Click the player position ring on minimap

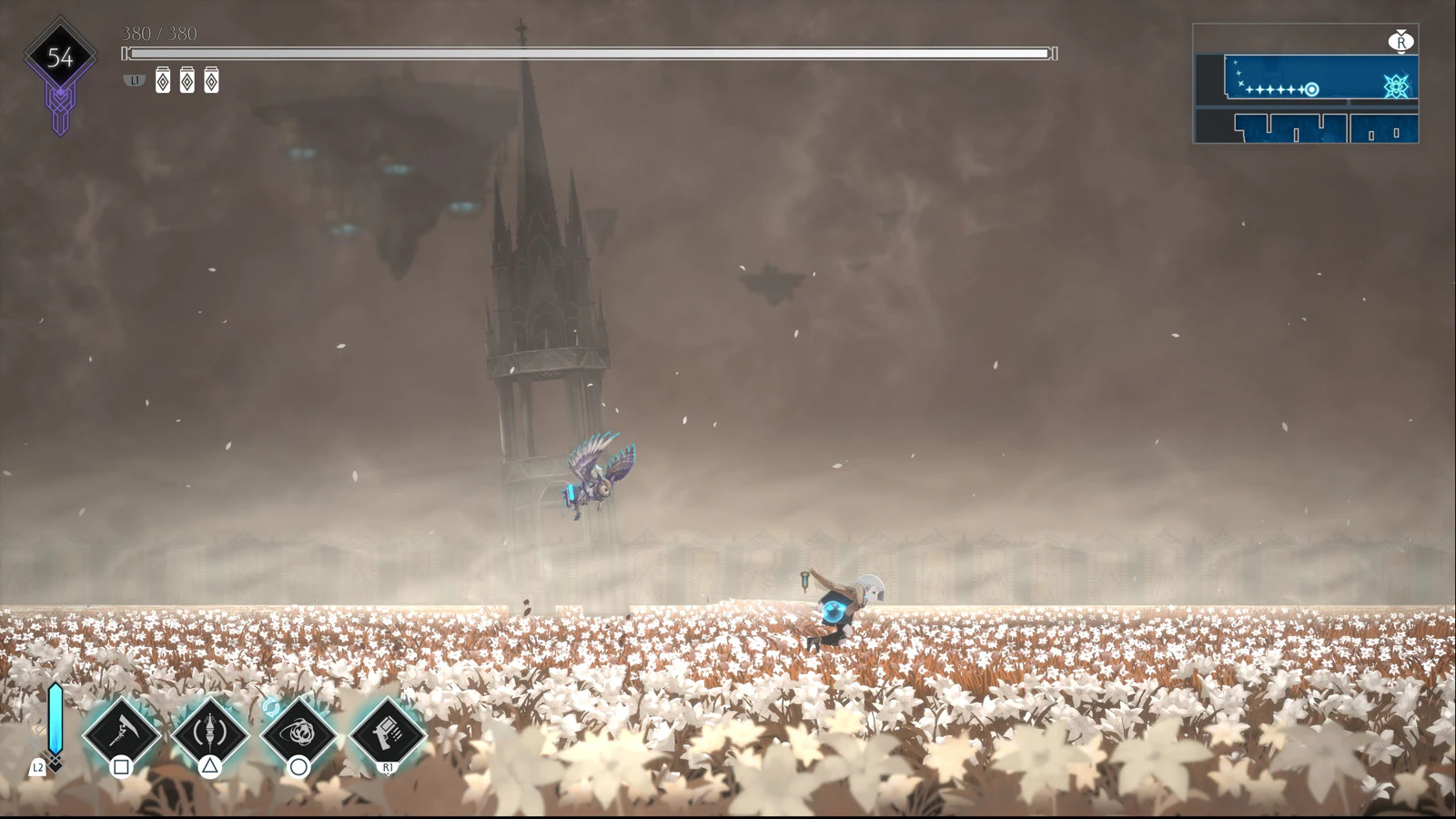[x=1312, y=89]
